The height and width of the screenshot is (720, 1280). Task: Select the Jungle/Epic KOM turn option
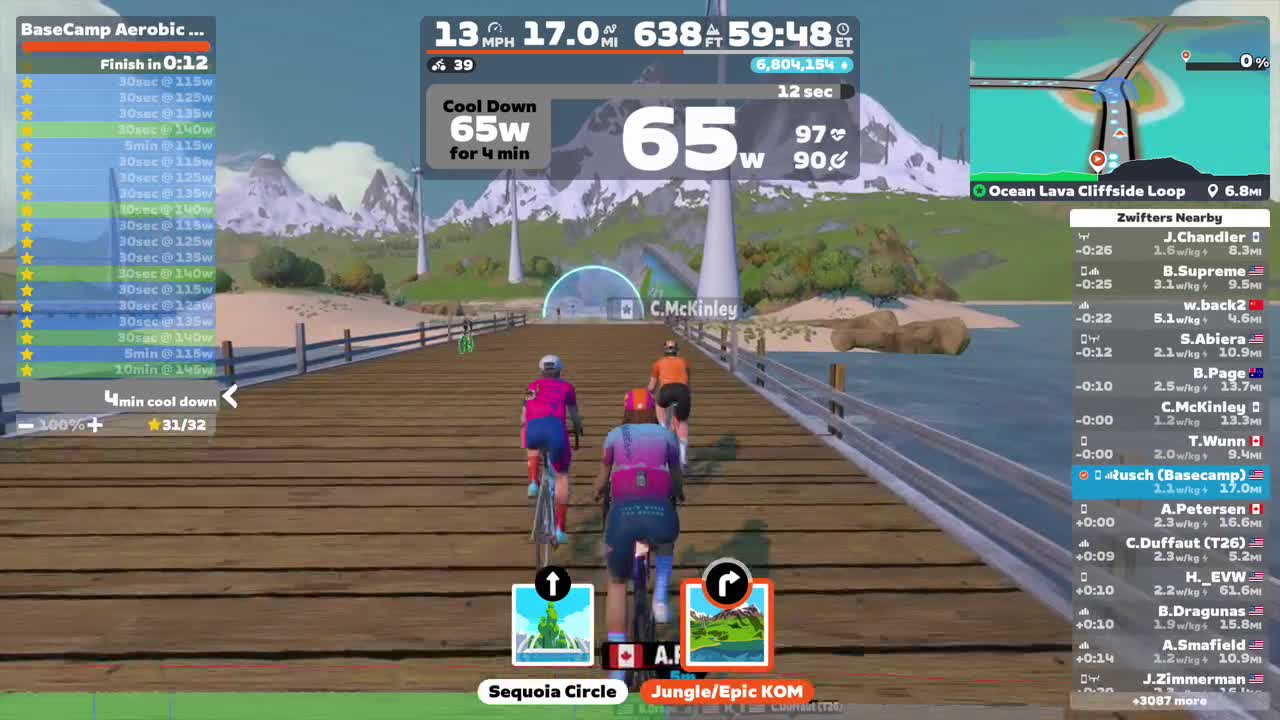point(727,691)
